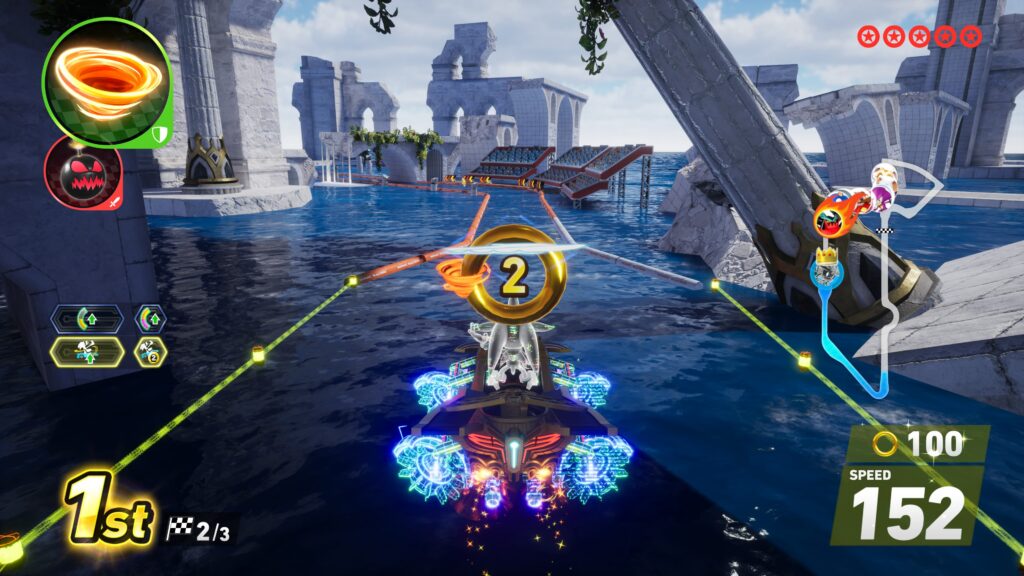
Task: Use the orange tornado item in the main slot
Action: tap(107, 82)
